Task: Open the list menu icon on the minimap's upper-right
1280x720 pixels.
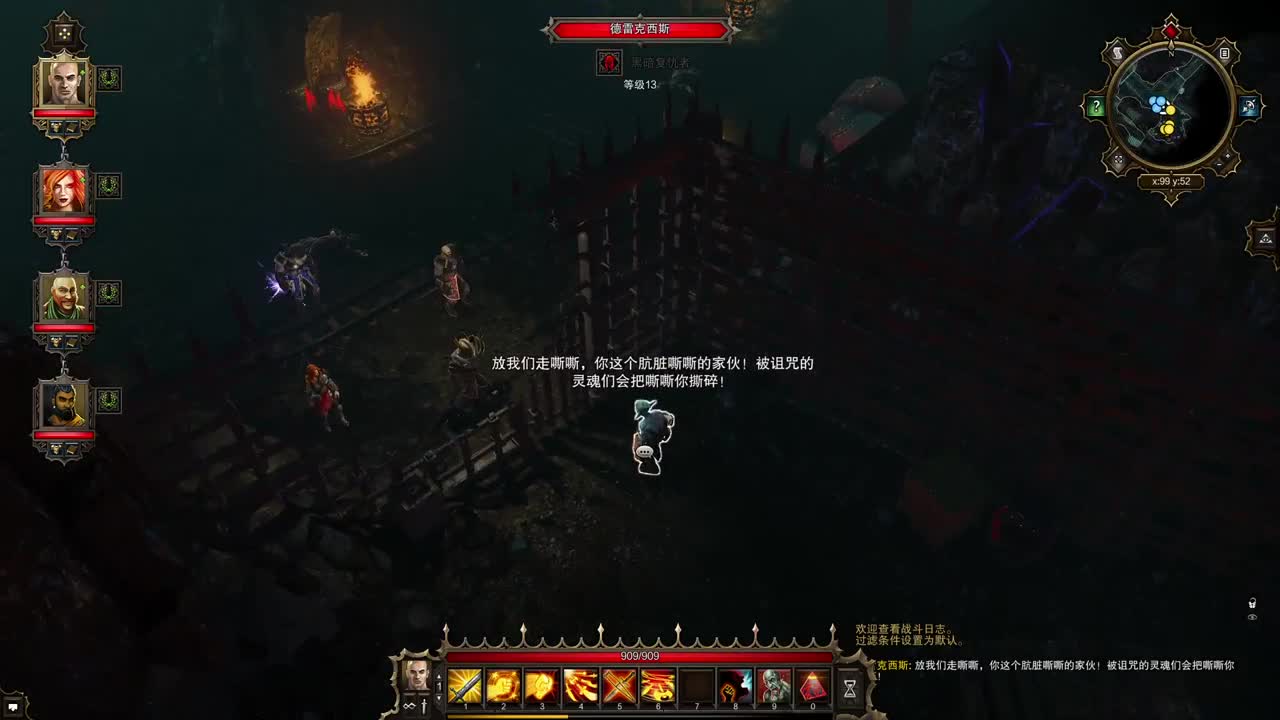Action: coord(1224,54)
